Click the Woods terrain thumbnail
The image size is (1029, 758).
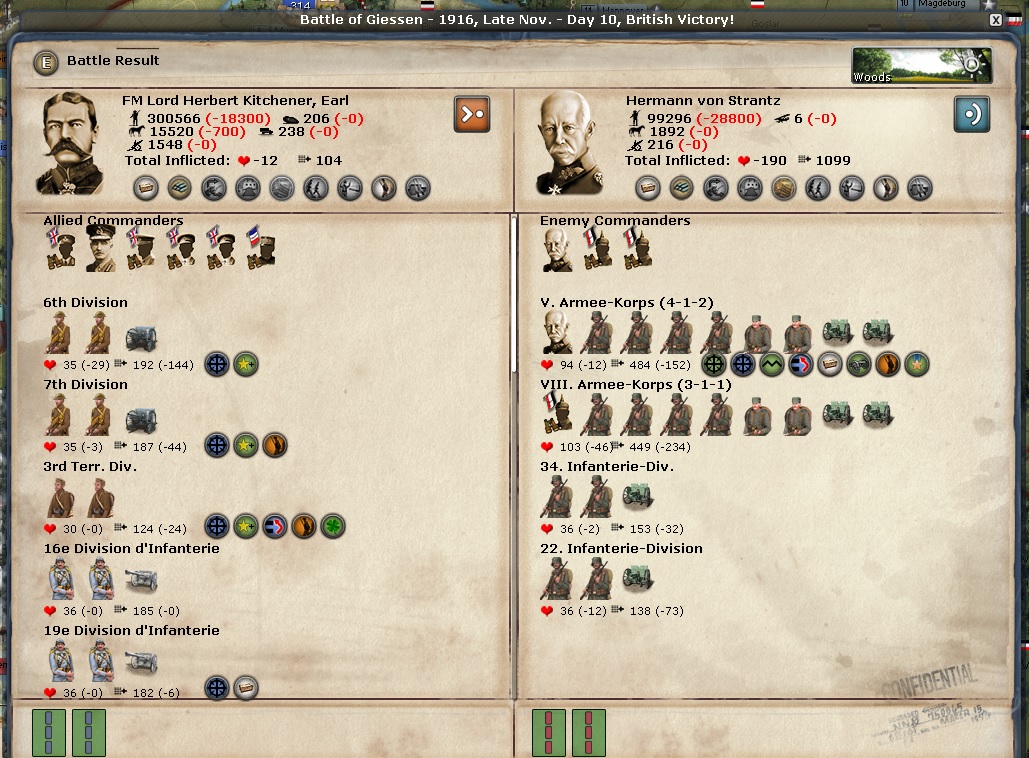(x=921, y=65)
